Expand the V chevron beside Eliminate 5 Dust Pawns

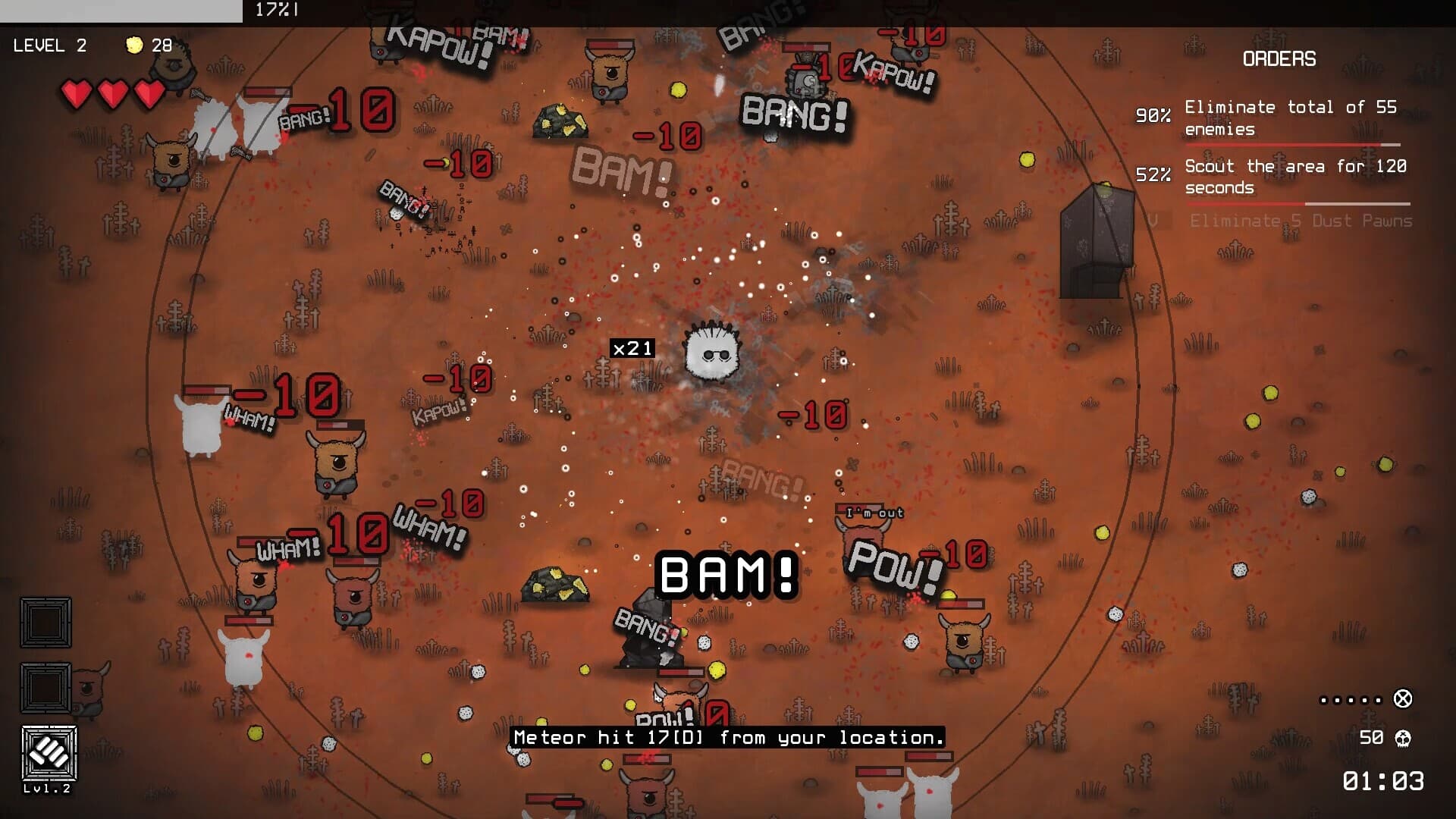click(x=1153, y=221)
